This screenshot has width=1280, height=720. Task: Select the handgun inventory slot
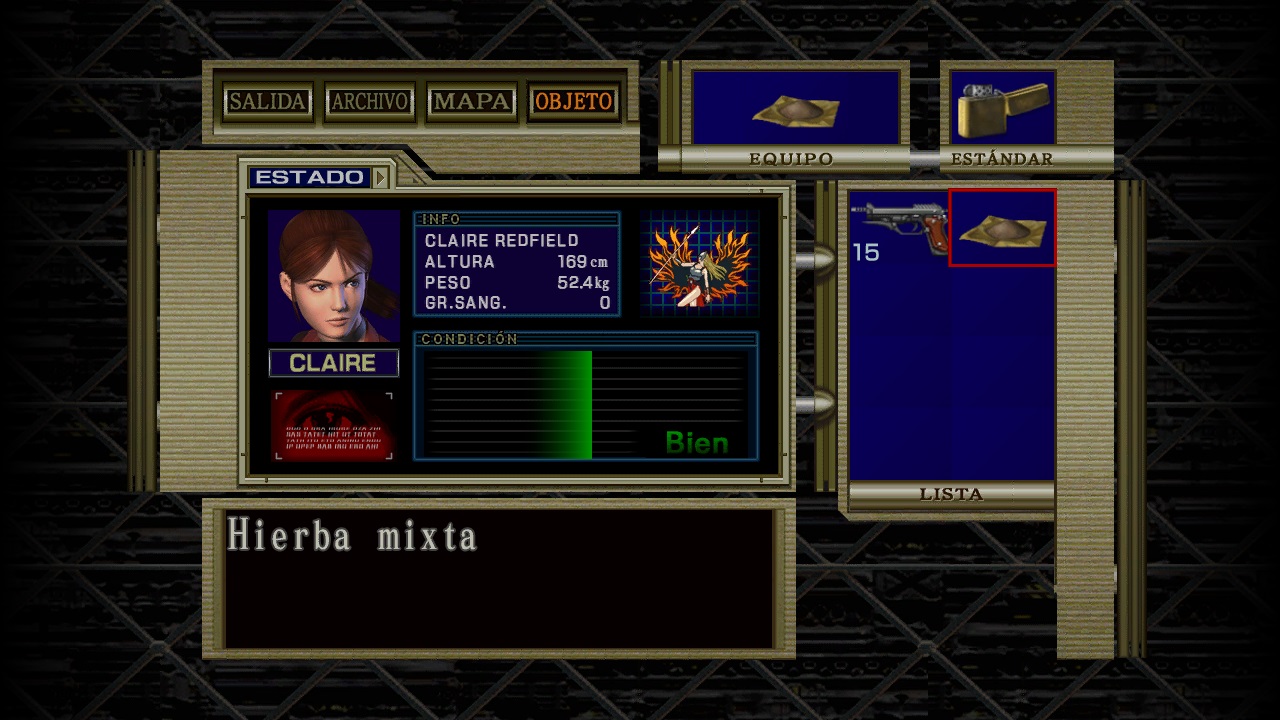coord(899,228)
